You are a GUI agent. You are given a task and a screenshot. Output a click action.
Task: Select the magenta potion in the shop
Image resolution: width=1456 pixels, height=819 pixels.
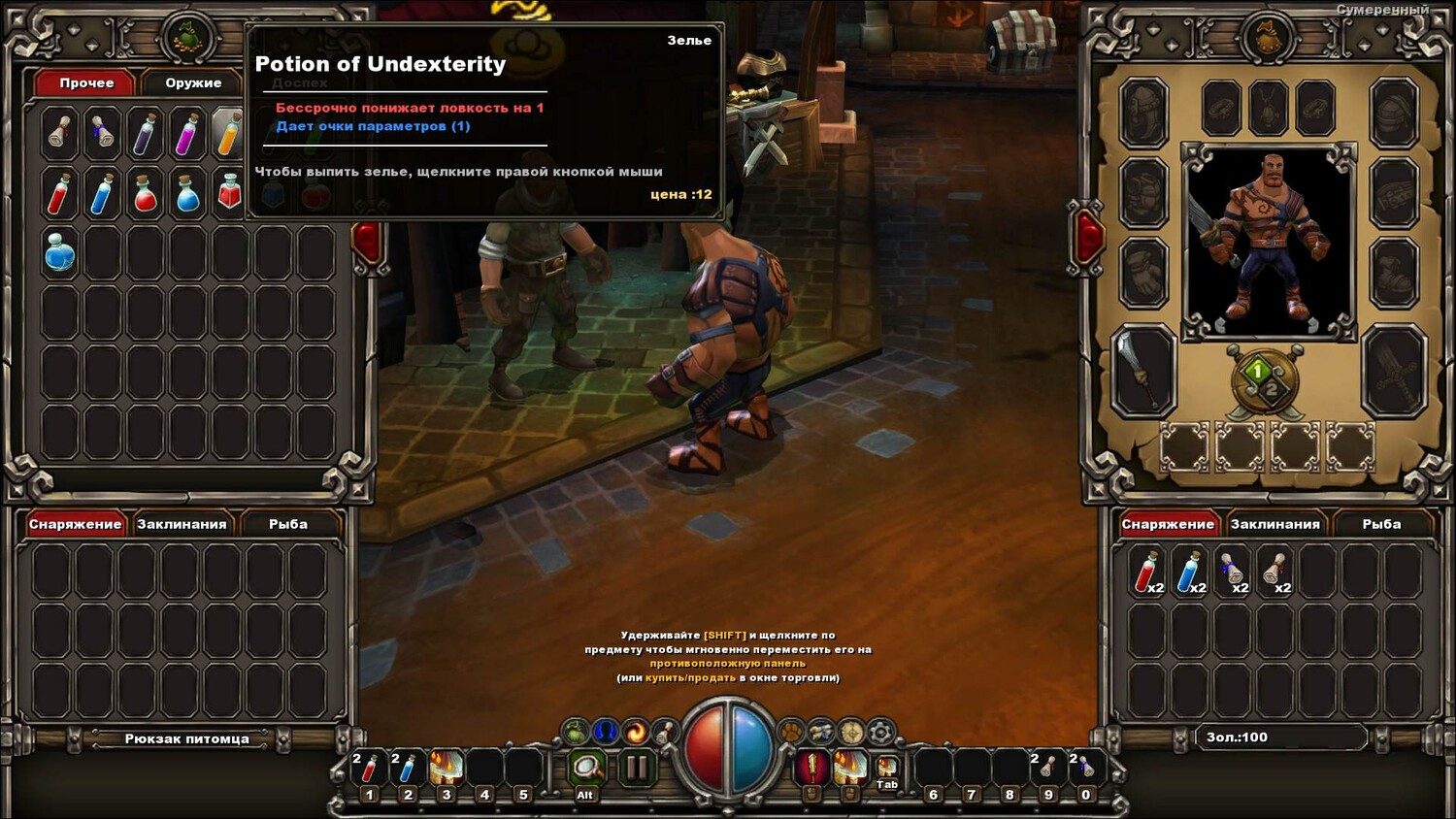(186, 134)
